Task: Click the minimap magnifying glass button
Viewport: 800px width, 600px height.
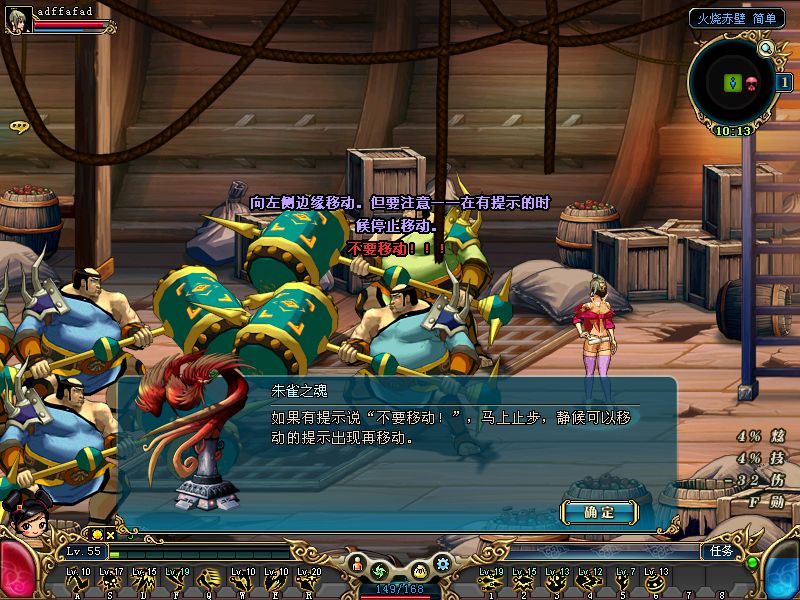Action: (x=767, y=48)
